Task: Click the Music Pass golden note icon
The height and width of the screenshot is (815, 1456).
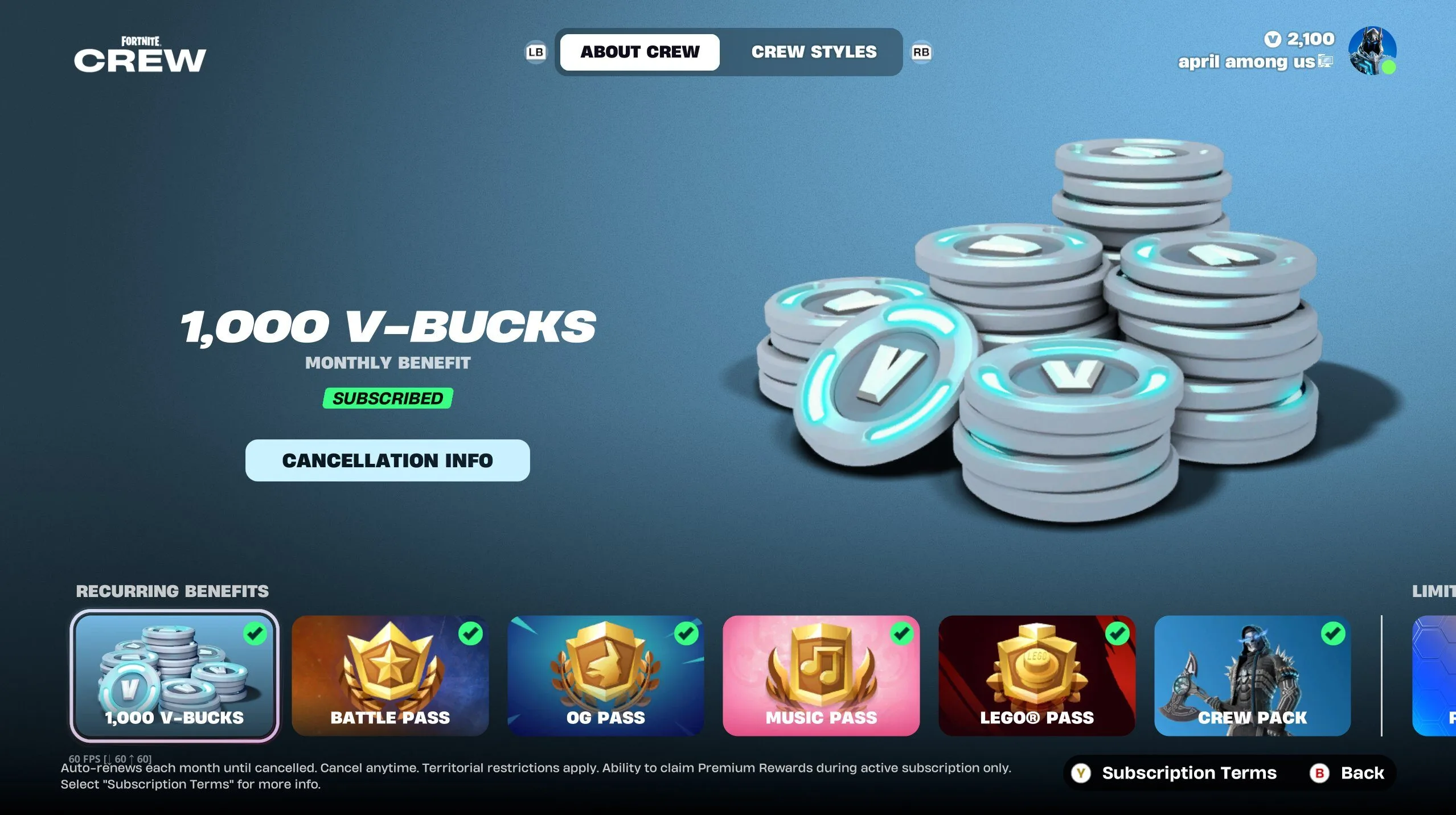Action: [822, 665]
